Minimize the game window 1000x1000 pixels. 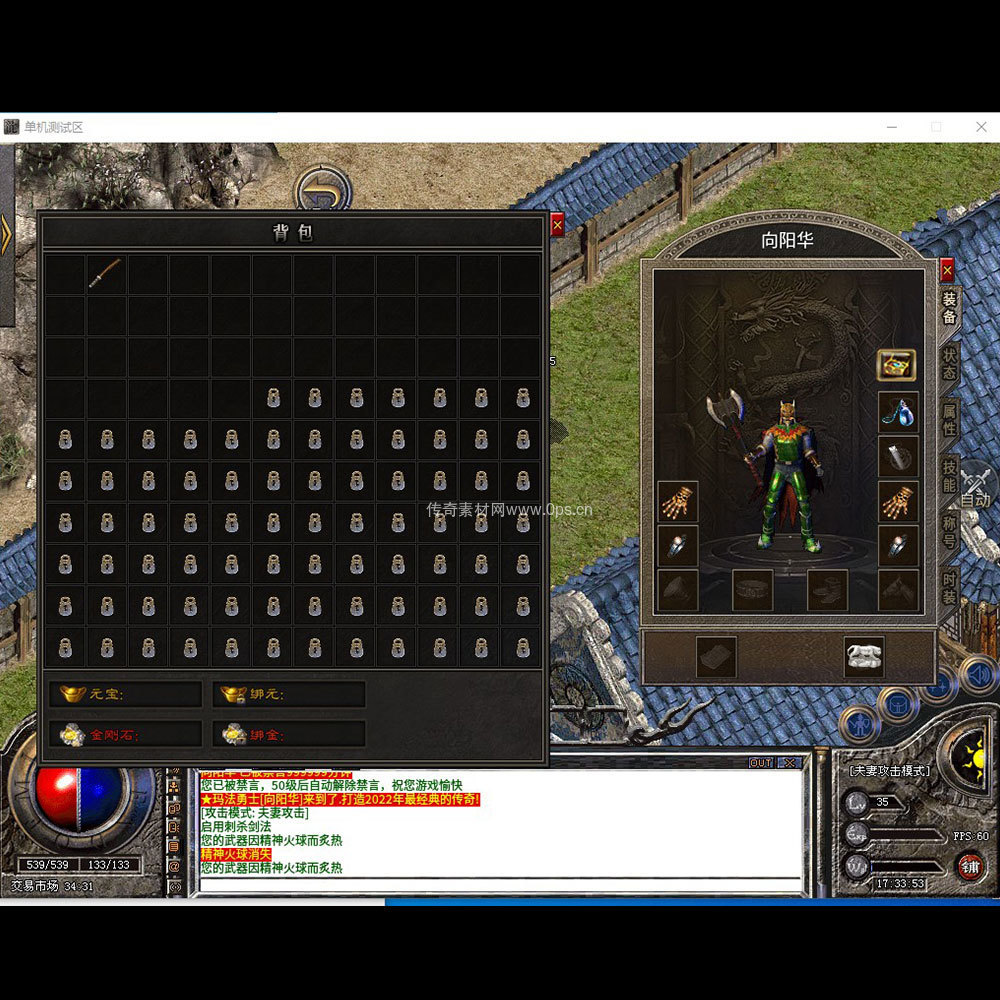point(891,127)
